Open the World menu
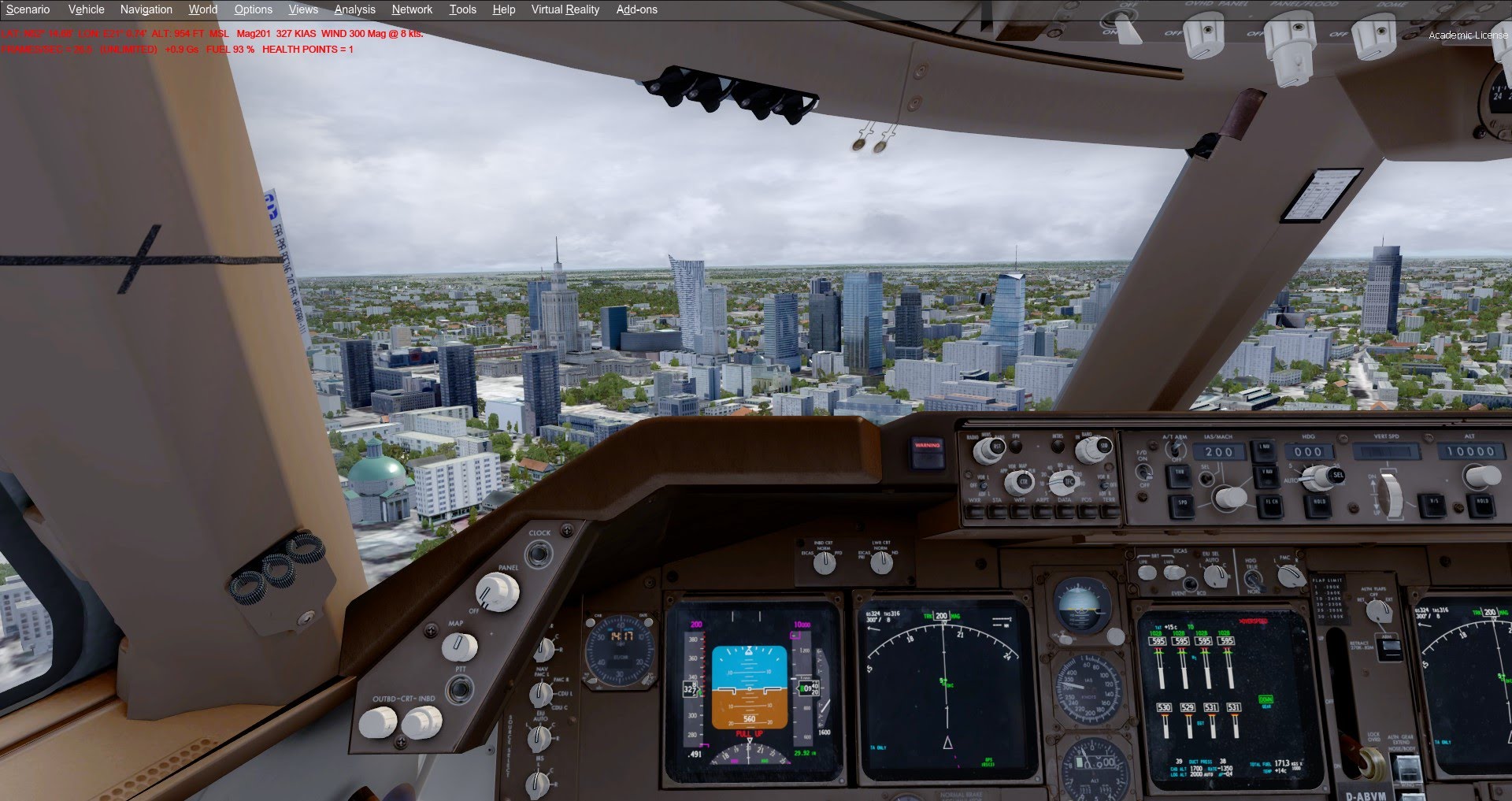 202,9
